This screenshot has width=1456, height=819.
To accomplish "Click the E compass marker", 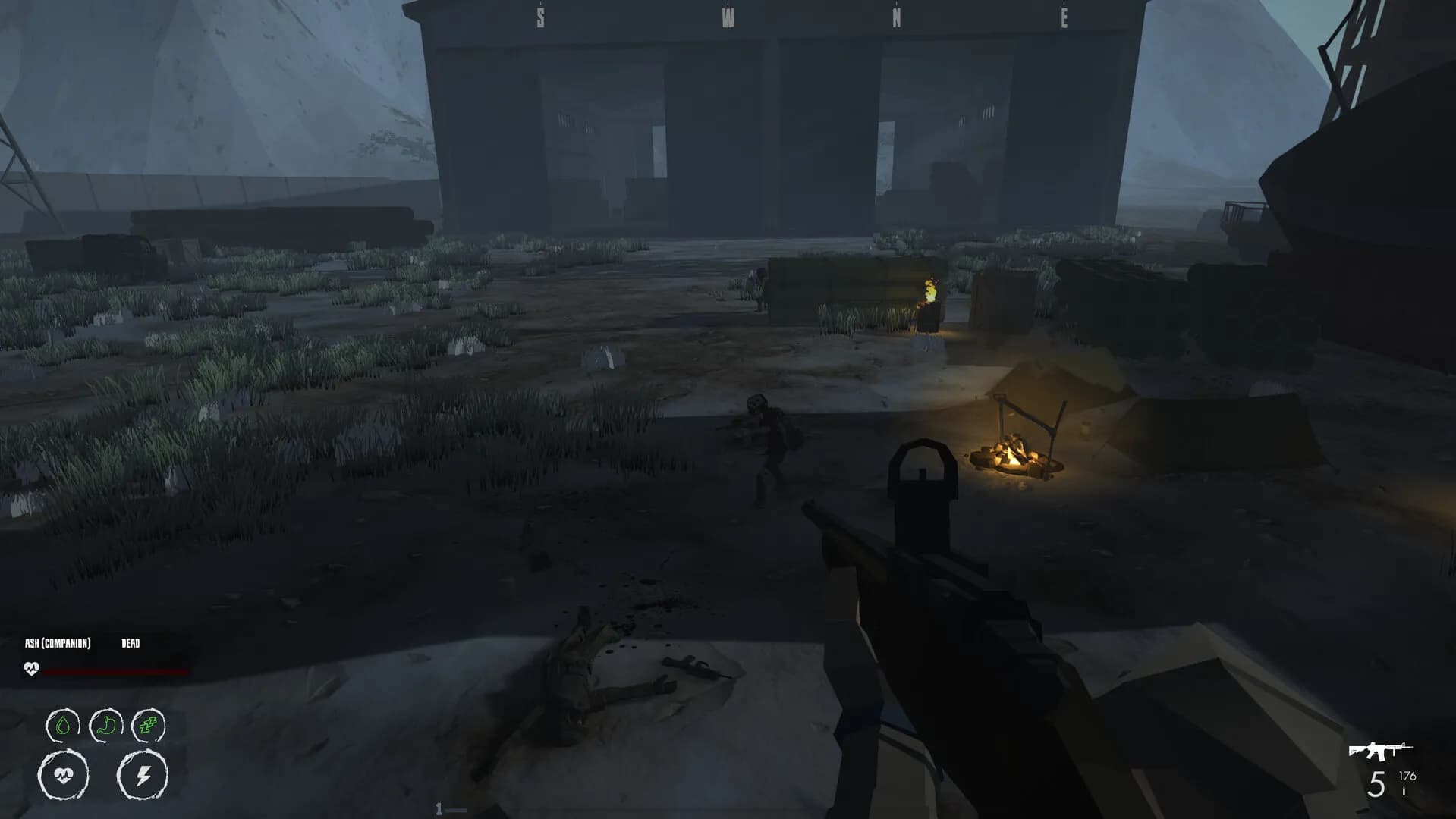I will (x=1064, y=17).
